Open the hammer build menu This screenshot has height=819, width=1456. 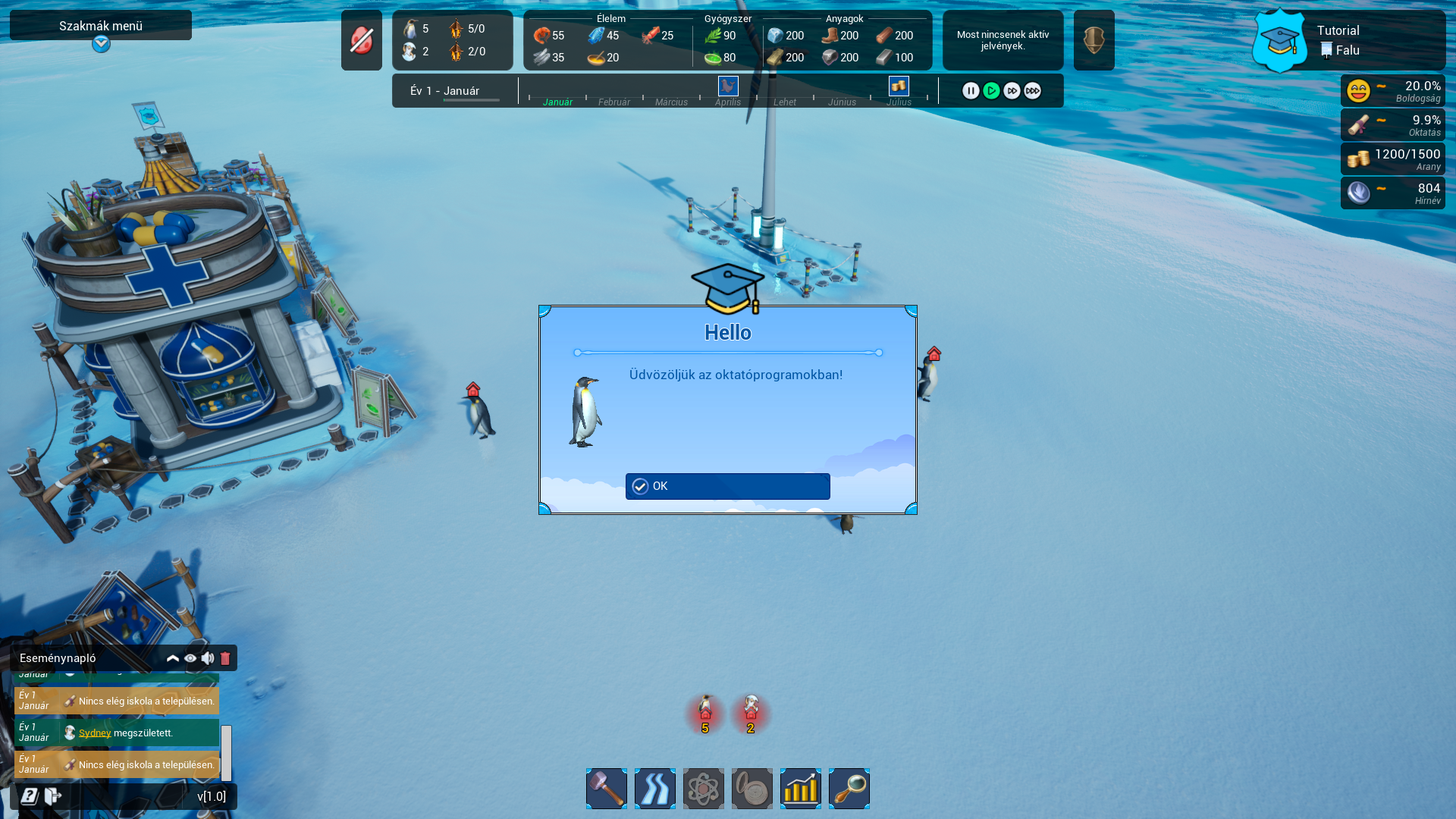pos(606,789)
